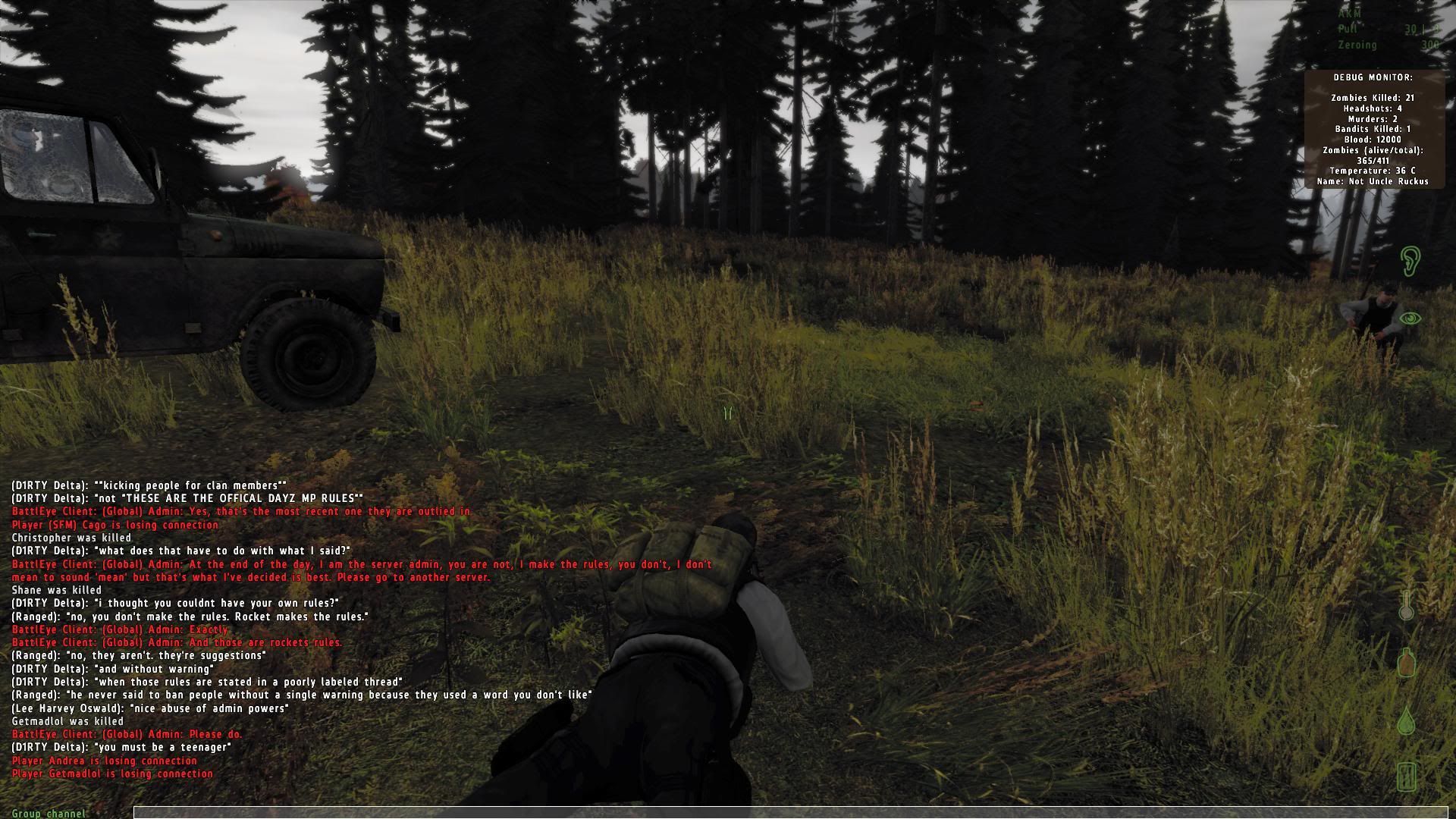Select the Group channel label

pos(49,814)
